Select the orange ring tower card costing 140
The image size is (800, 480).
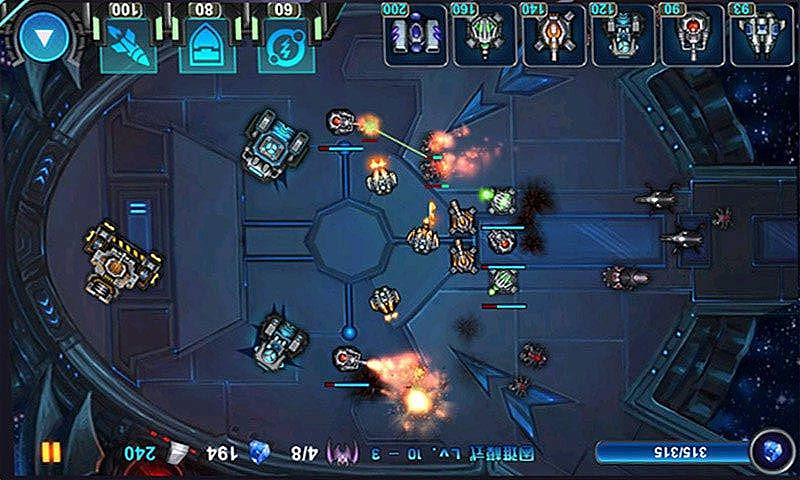tap(553, 36)
